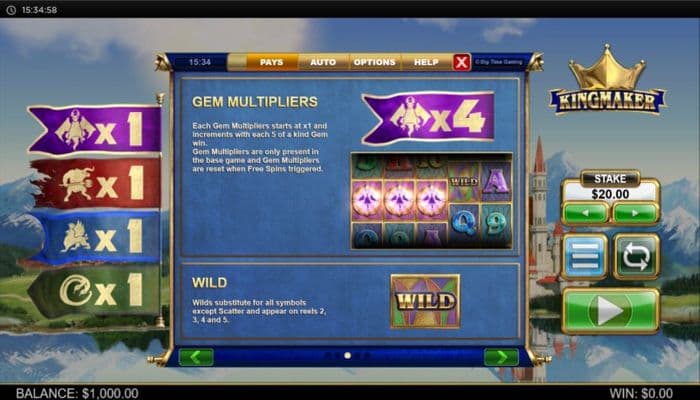Image resolution: width=700 pixels, height=400 pixels.
Task: Increase the stake amount
Action: [635, 212]
